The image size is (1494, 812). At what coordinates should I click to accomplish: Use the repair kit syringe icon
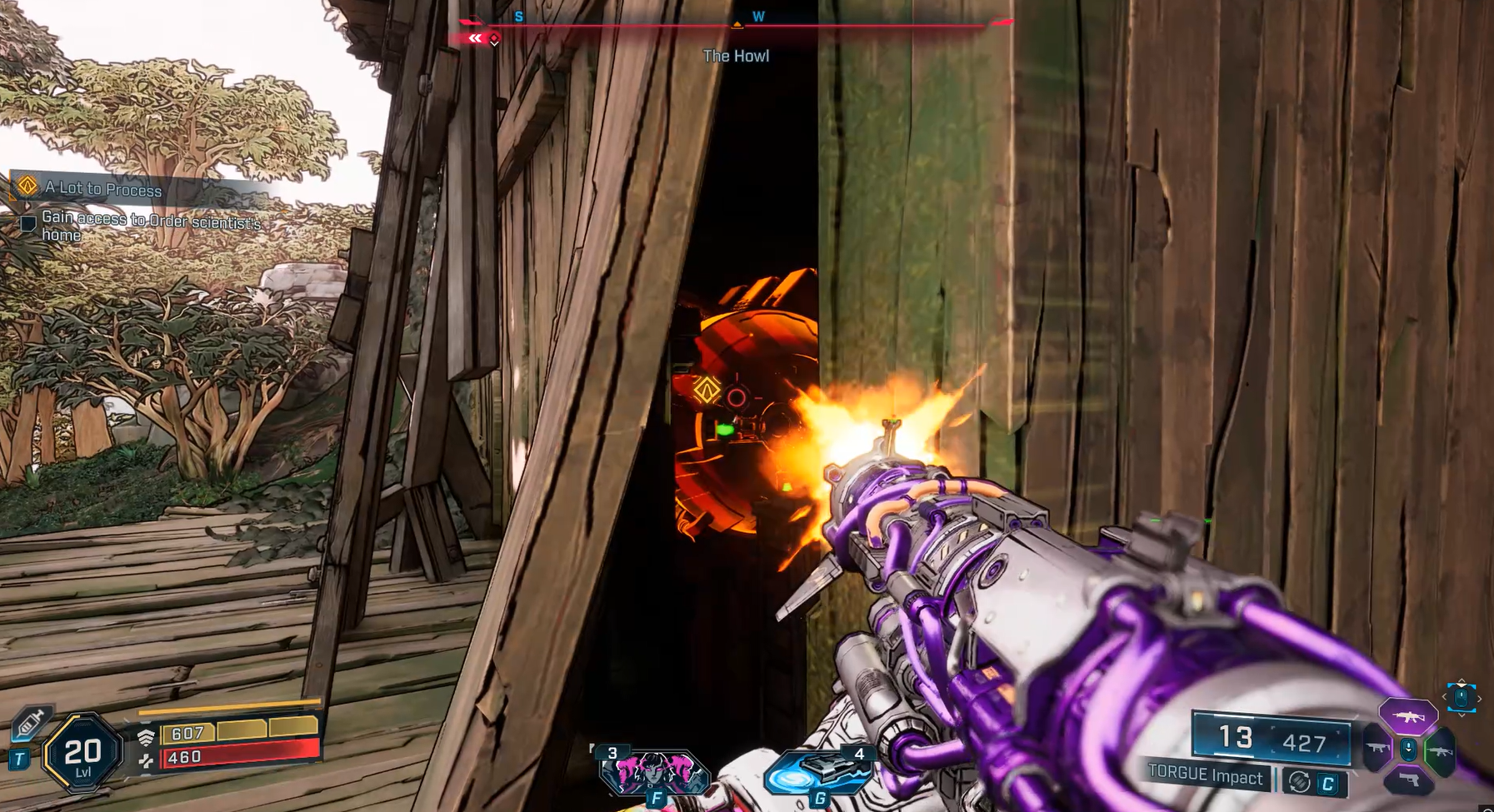(30, 723)
